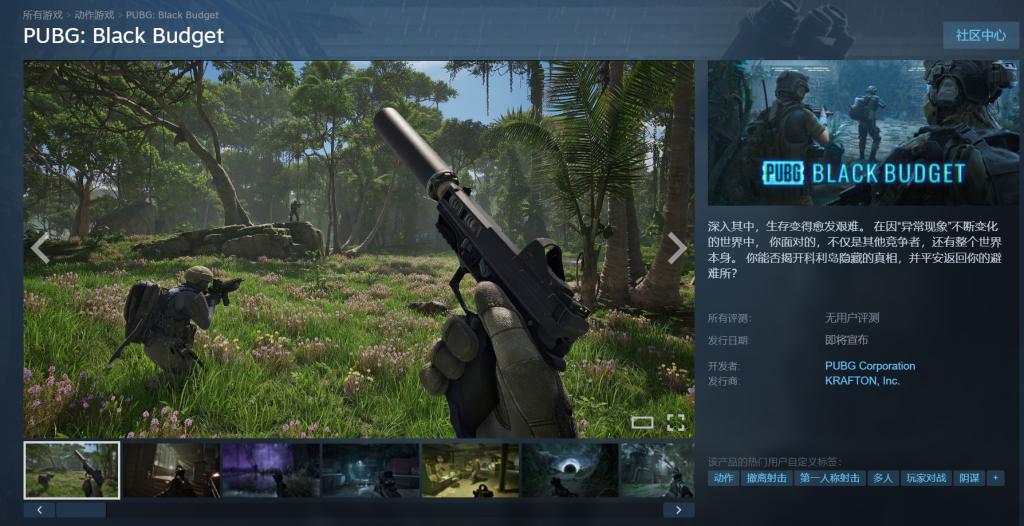Viewport: 1024px width, 526px height.
Task: Choose the yellow-lit room thumbnail
Action: [469, 470]
